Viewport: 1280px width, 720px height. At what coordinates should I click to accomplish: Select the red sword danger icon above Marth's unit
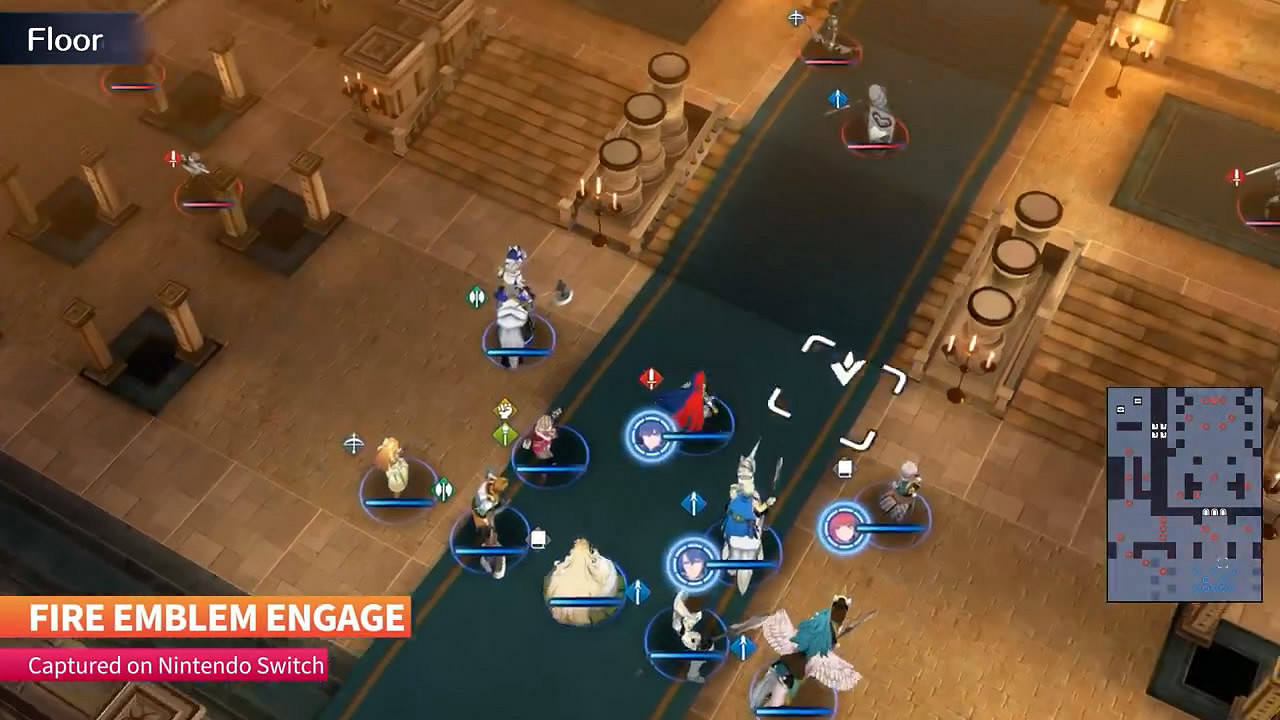point(650,377)
